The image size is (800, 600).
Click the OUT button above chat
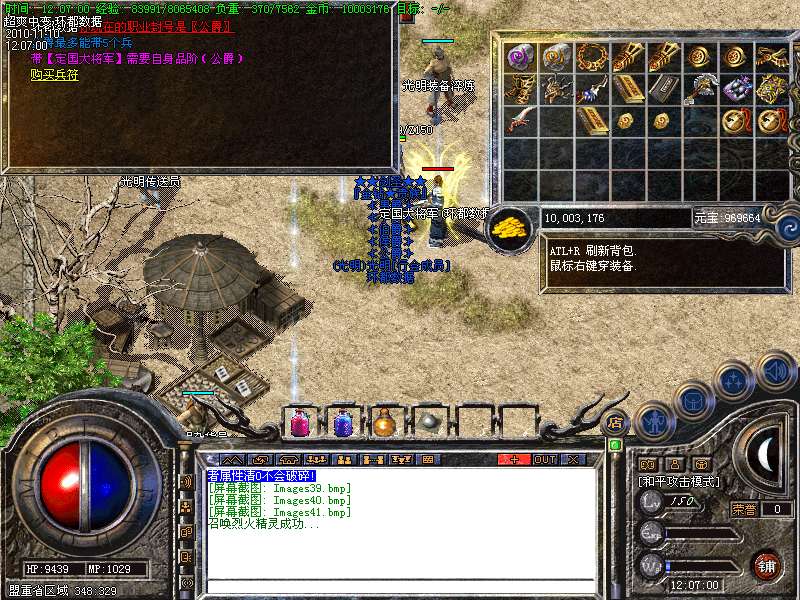pyautogui.click(x=544, y=460)
